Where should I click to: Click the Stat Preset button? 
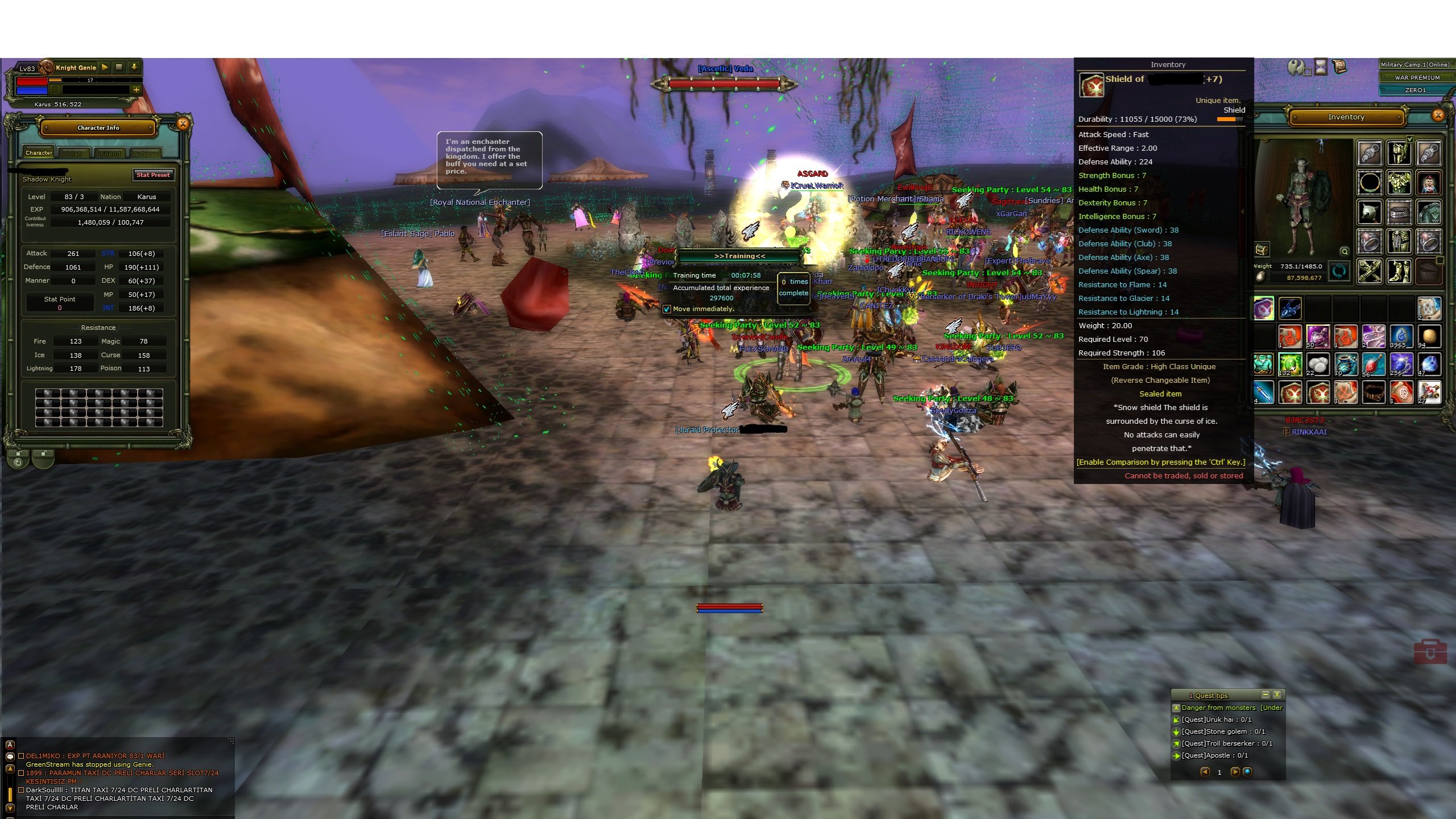pos(153,175)
